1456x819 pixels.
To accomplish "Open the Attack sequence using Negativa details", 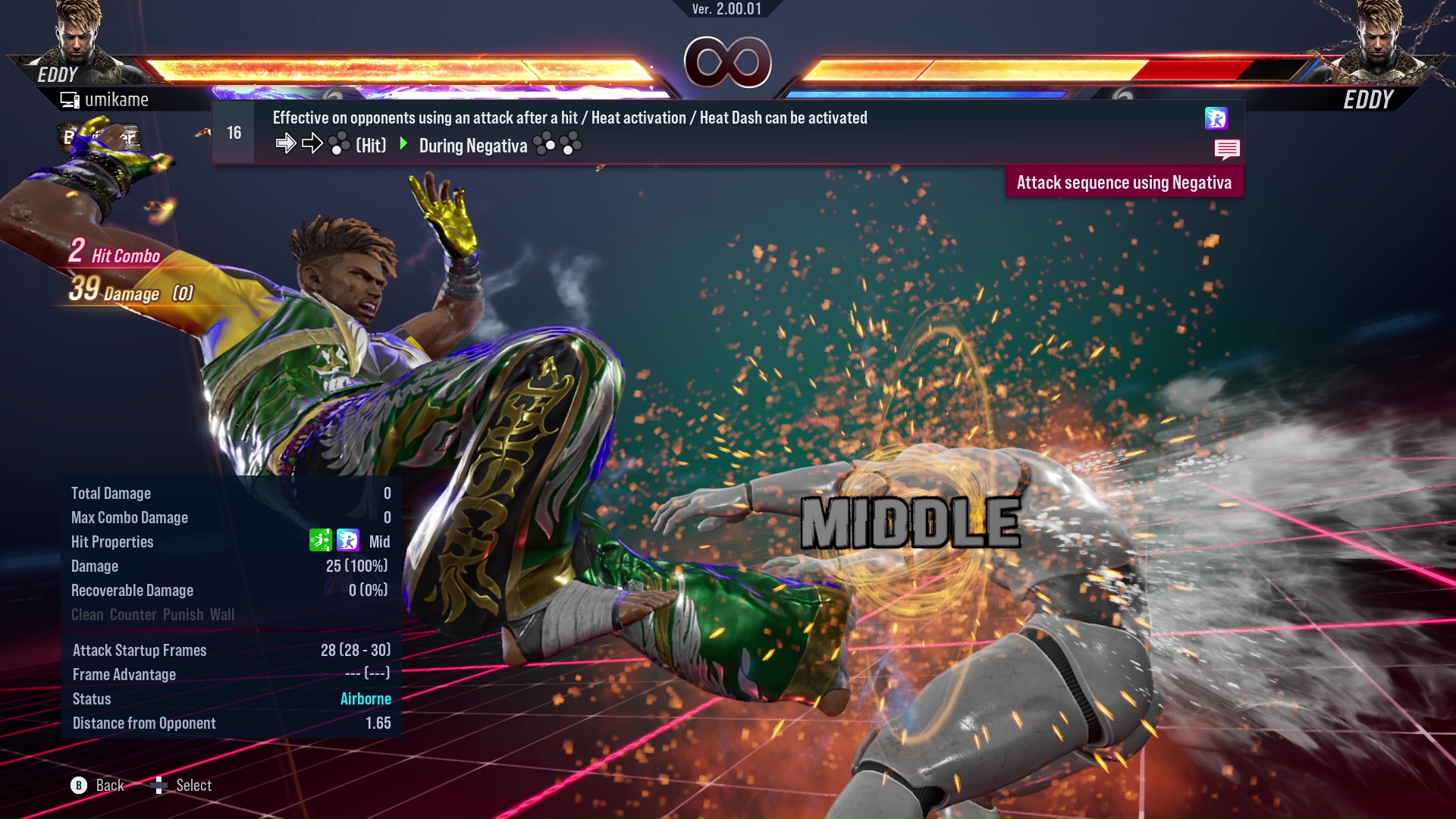I will pyautogui.click(x=1125, y=182).
